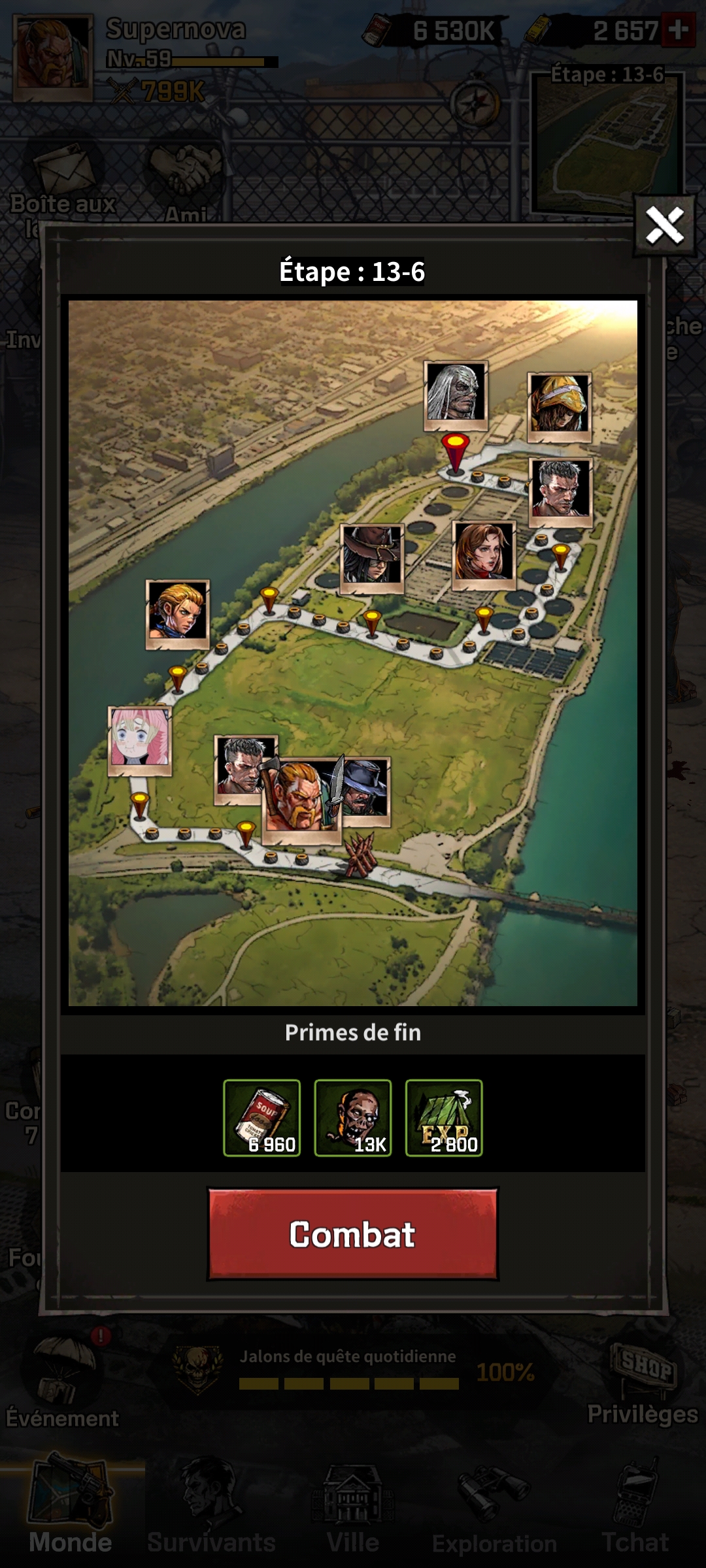Choose the white-haired masked boss portrait
The width and height of the screenshot is (706, 1568).
456,394
